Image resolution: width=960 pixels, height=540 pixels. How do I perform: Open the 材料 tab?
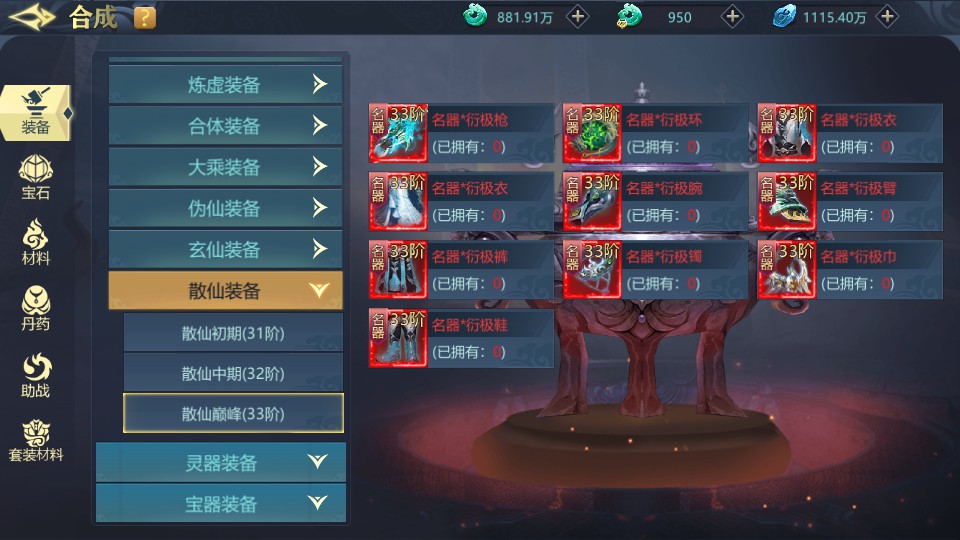(36, 242)
